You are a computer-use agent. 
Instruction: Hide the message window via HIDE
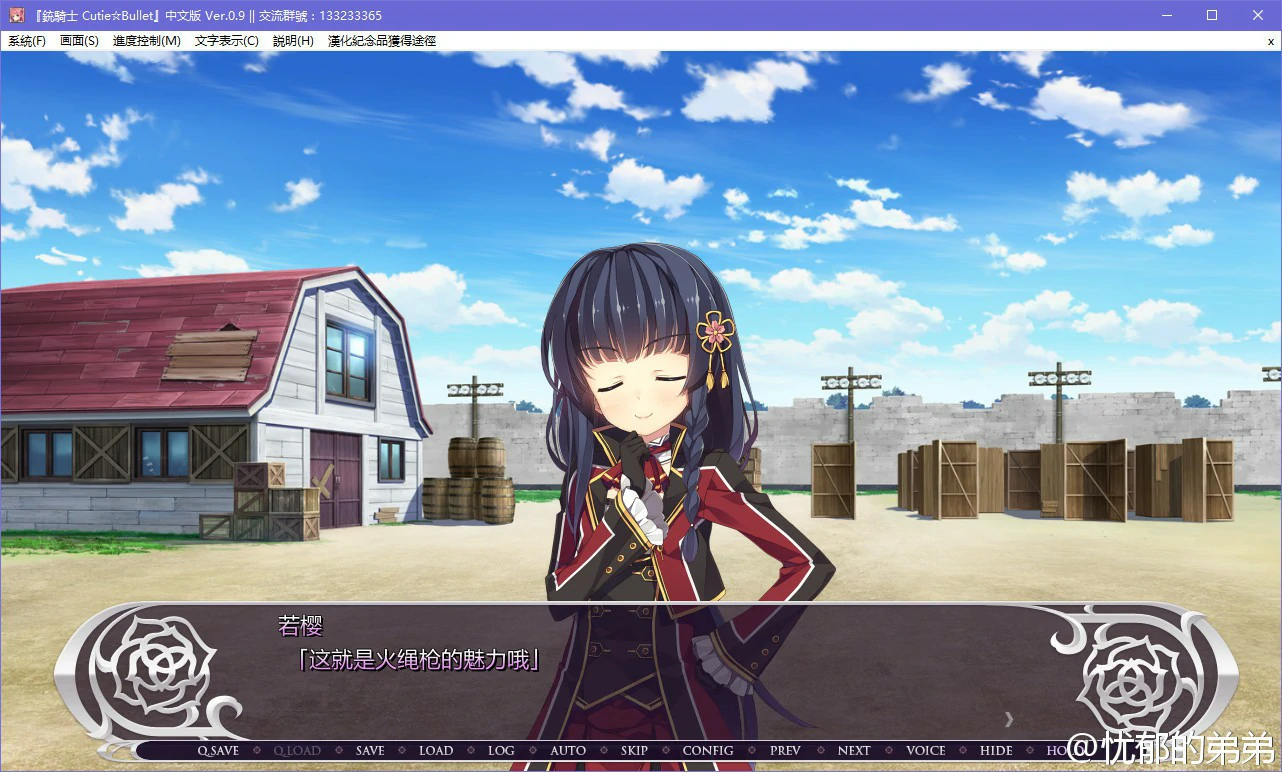click(x=995, y=750)
